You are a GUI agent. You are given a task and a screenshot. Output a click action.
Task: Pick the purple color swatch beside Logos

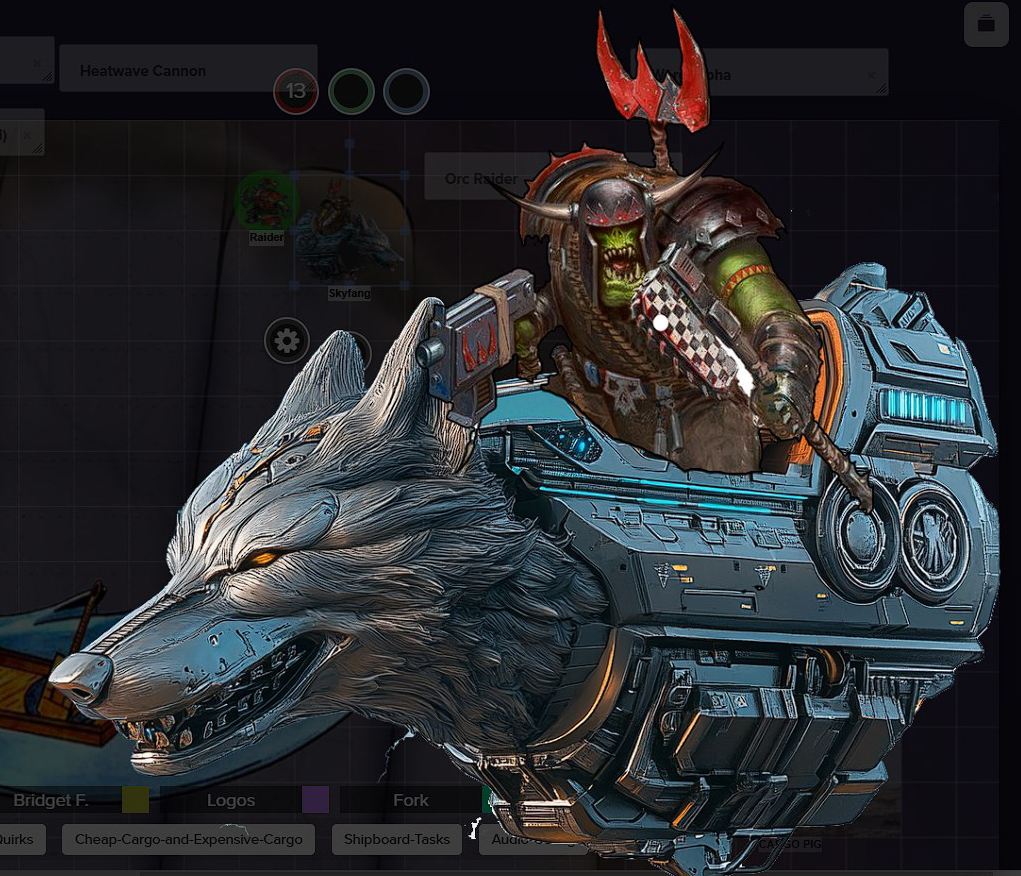(315, 800)
